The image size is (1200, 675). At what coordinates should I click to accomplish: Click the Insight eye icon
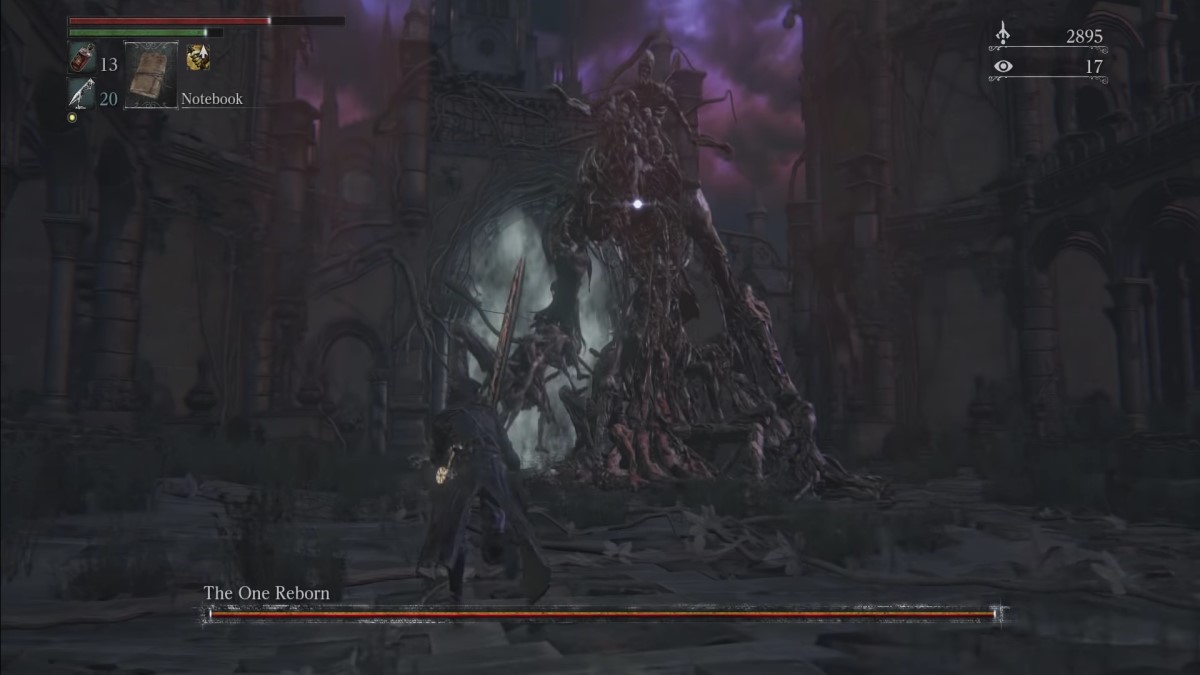1003,67
